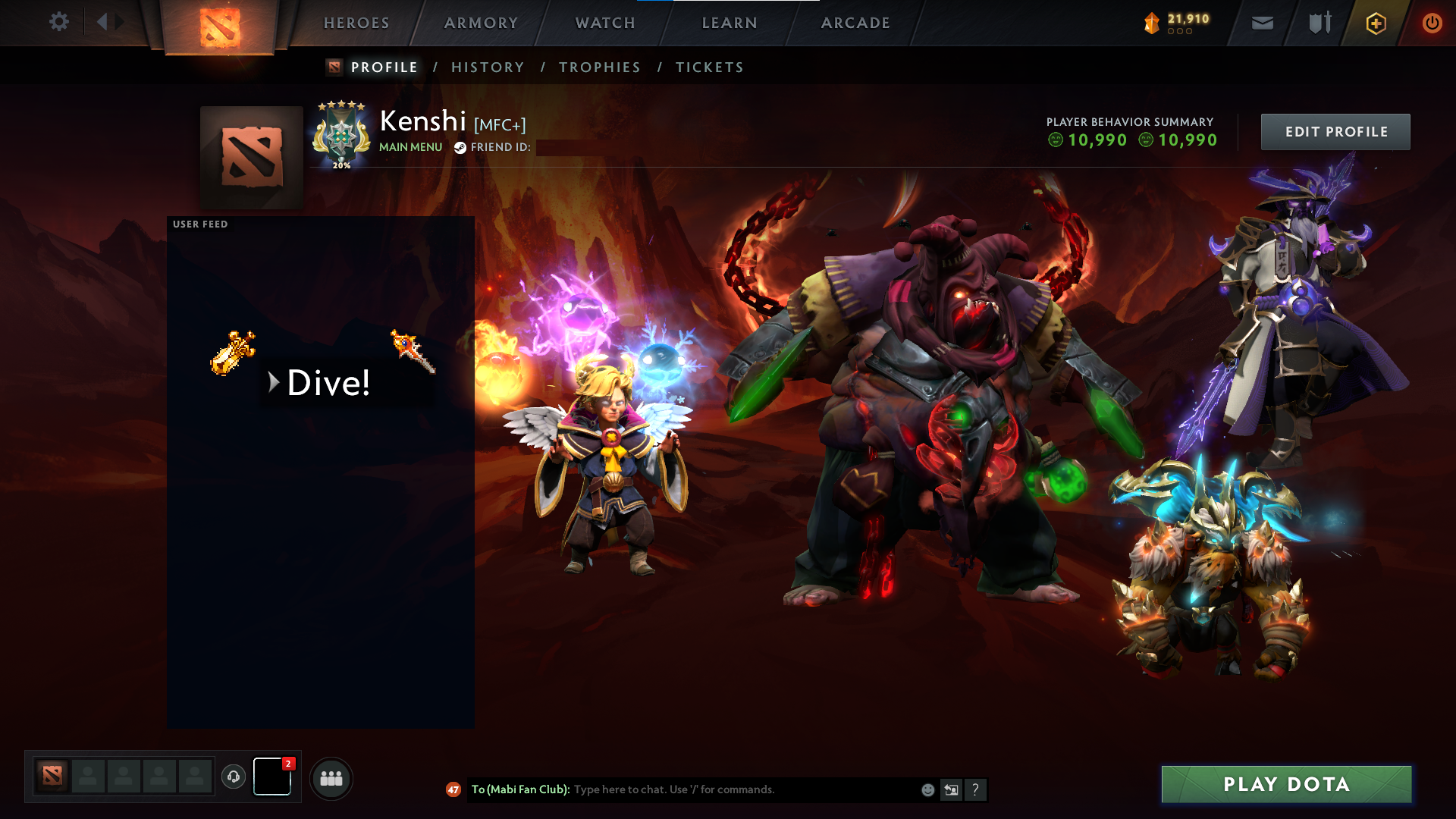Click the EDIT PROFILE button

(1335, 131)
